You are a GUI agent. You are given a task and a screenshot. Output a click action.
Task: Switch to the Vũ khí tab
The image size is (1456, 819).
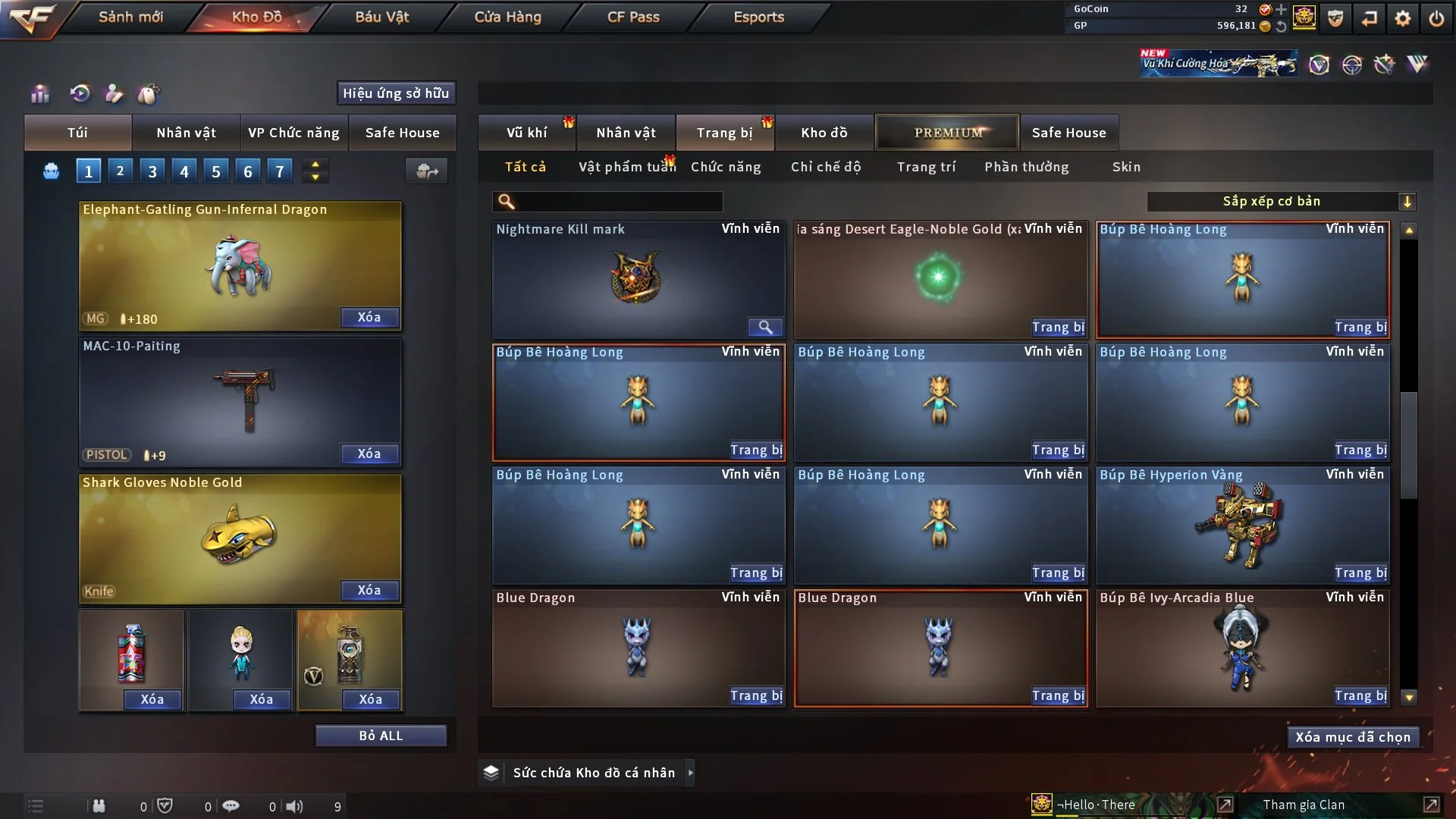click(526, 133)
